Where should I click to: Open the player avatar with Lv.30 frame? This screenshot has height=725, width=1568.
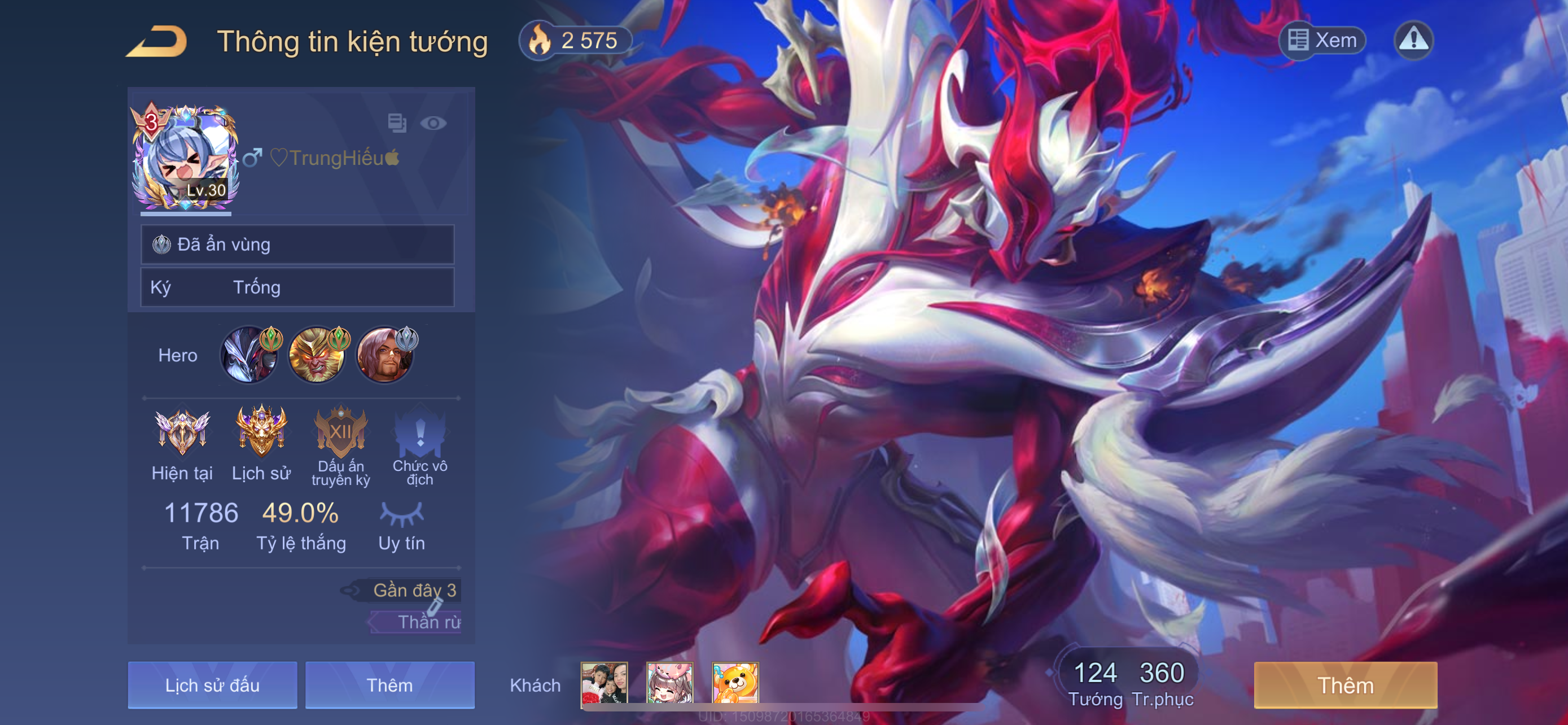(x=185, y=158)
